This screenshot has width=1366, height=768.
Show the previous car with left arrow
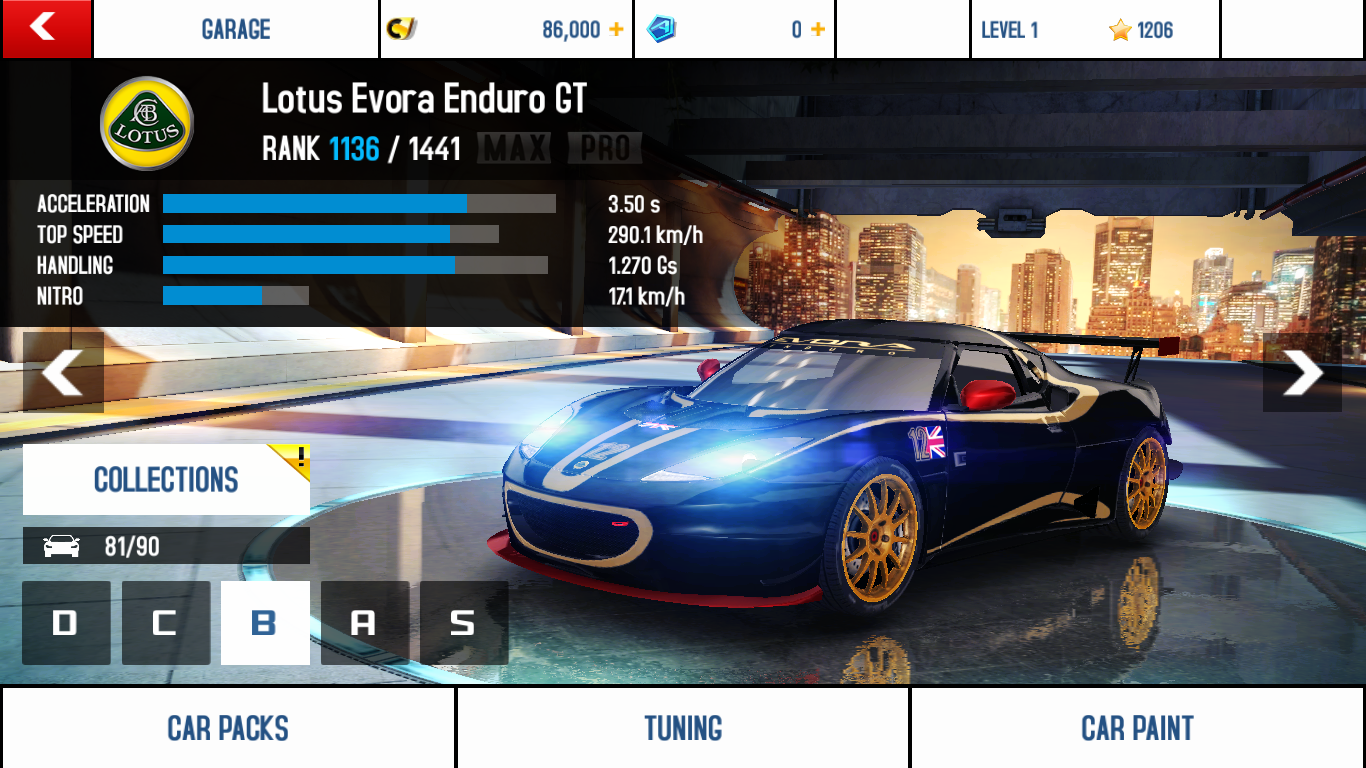pyautogui.click(x=63, y=372)
